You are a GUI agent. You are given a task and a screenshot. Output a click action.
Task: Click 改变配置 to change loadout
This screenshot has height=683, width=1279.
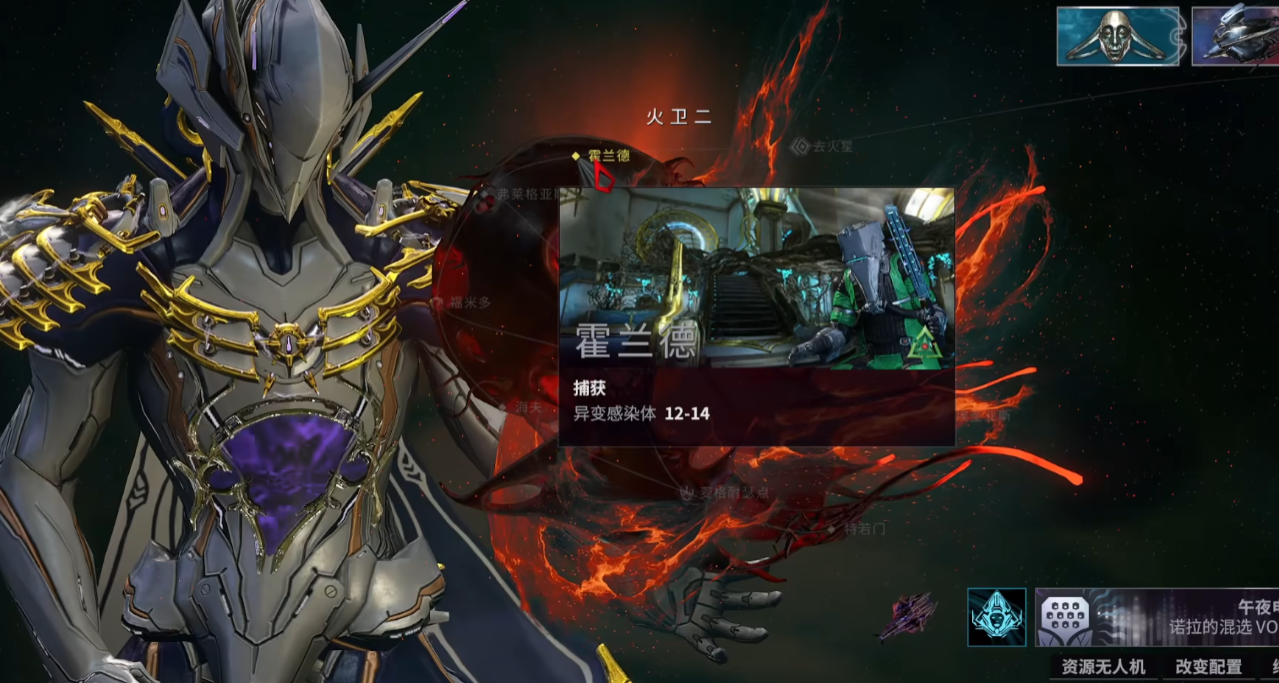tap(1208, 667)
